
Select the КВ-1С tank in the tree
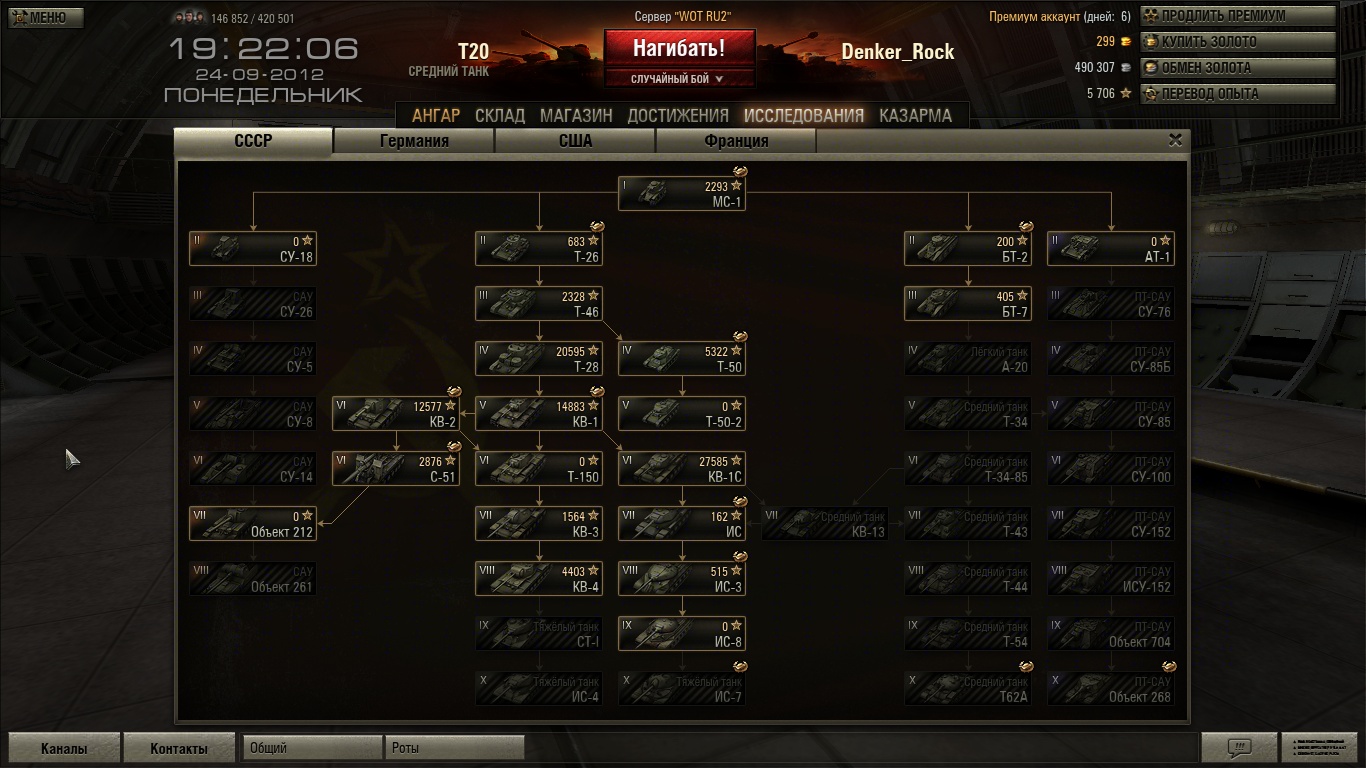click(x=681, y=469)
